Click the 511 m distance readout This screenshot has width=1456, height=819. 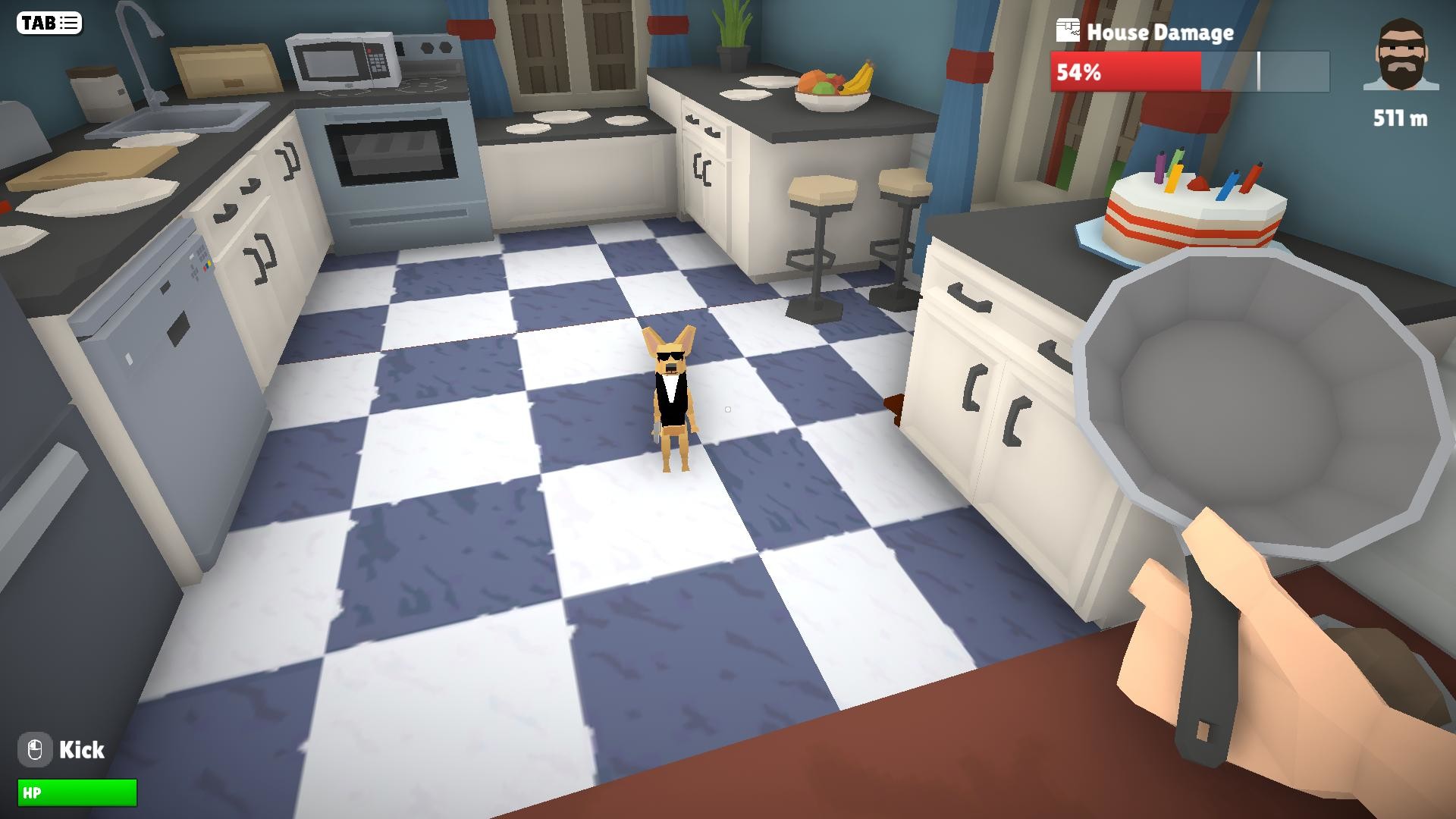click(1399, 118)
